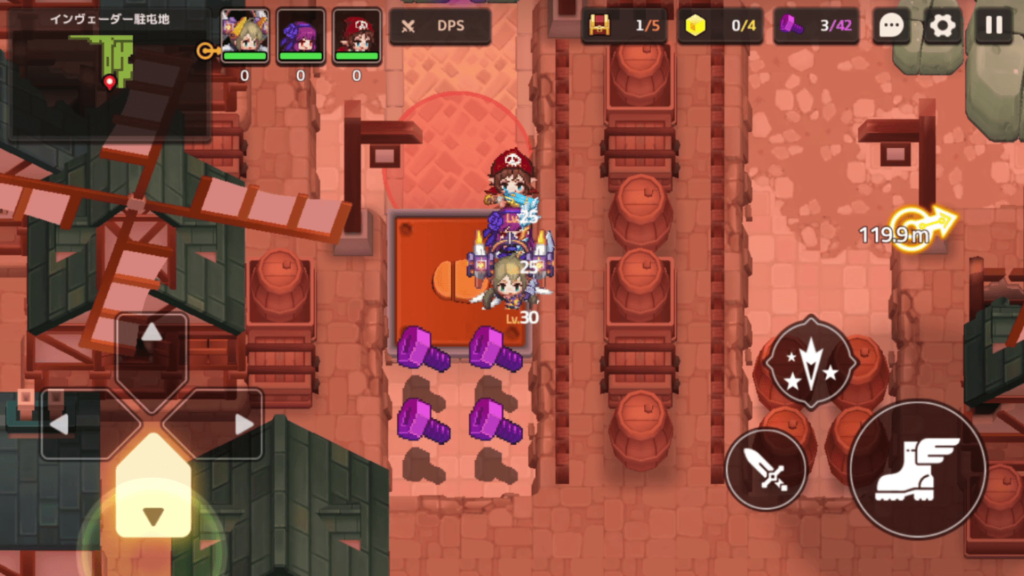1024x576 pixels.
Task: Open the gear settings menu
Action: coord(942,26)
